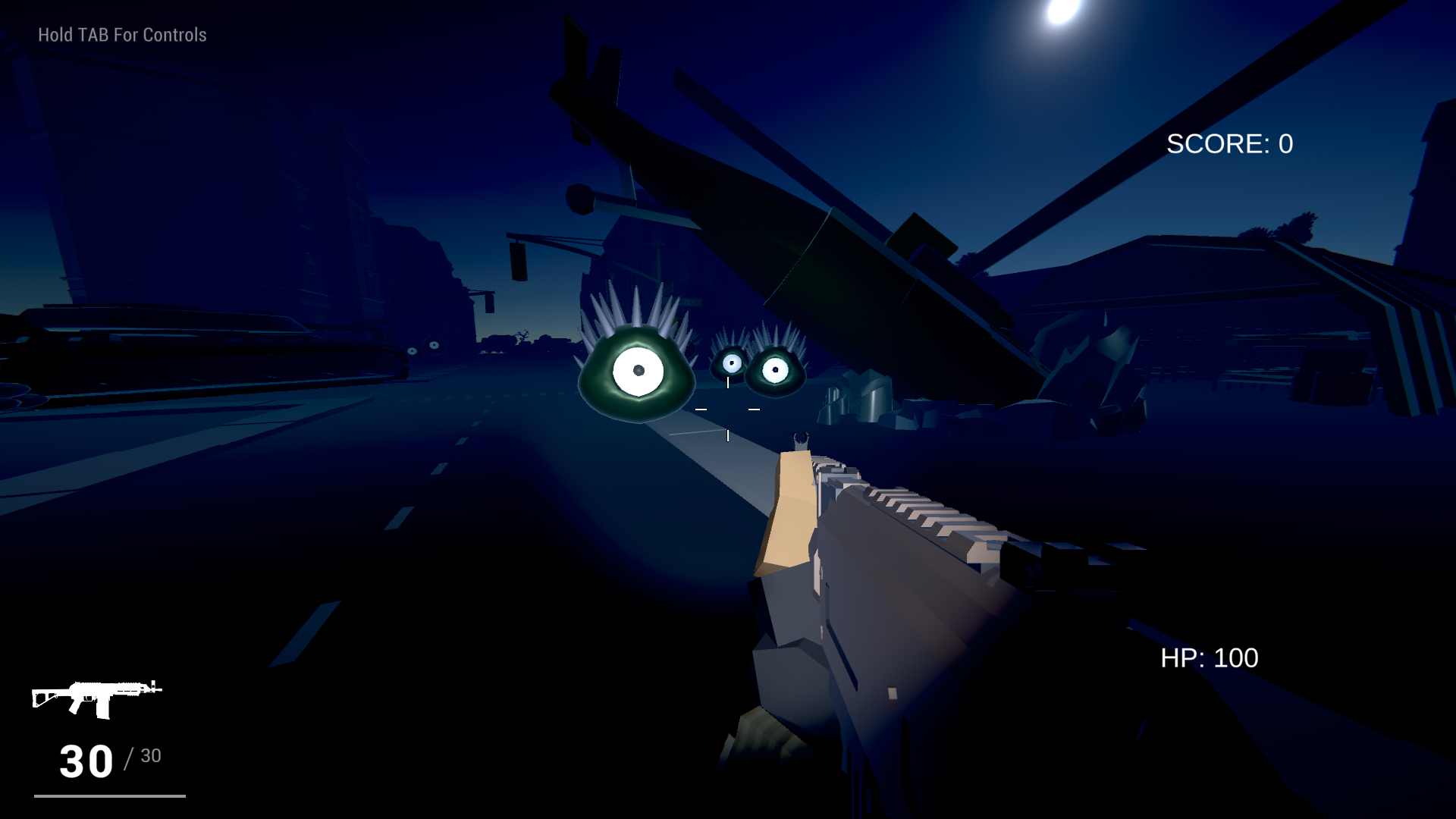The height and width of the screenshot is (819, 1456).
Task: Click the hanging traffic light
Action: (519, 262)
